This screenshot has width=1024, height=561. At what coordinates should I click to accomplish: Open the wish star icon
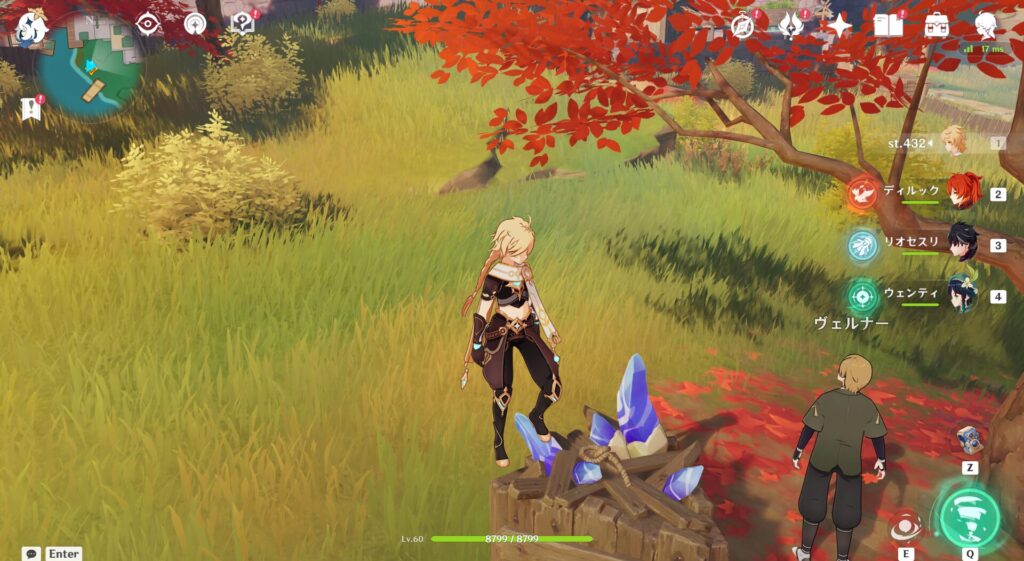(x=838, y=26)
